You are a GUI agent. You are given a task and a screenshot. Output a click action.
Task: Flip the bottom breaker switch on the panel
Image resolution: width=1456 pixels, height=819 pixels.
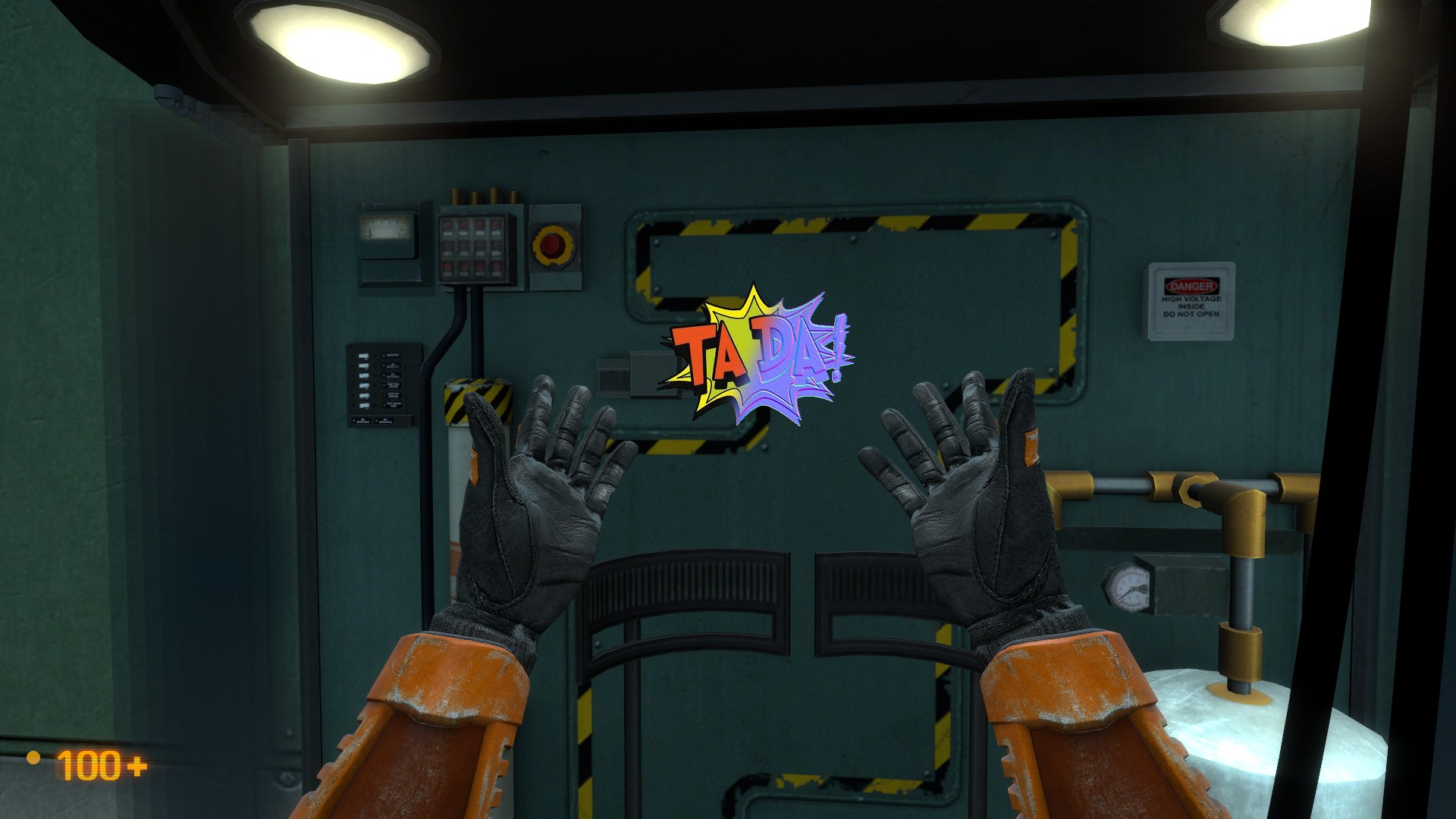363,406
